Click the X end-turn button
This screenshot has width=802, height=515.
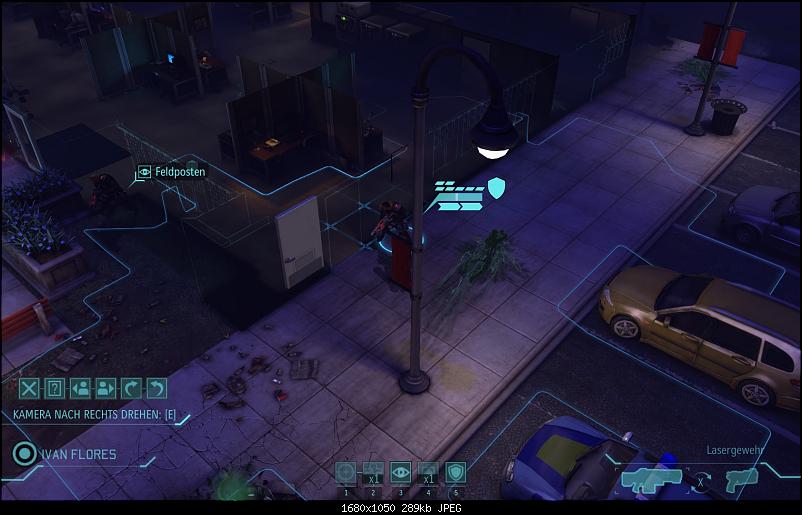pyautogui.click(x=30, y=389)
